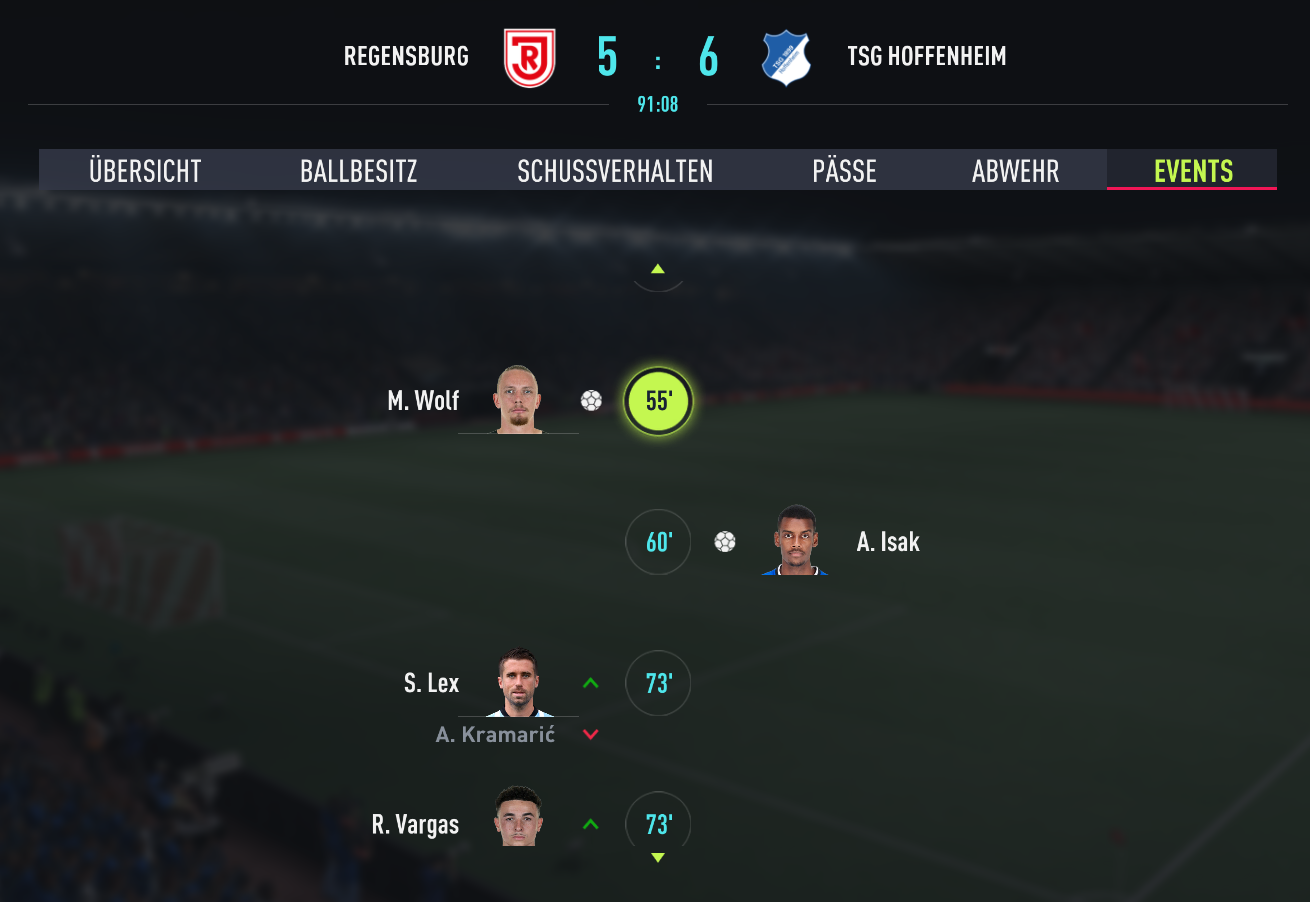
Task: Select the 55' M. Wolf goal event
Action: pyautogui.click(x=658, y=401)
